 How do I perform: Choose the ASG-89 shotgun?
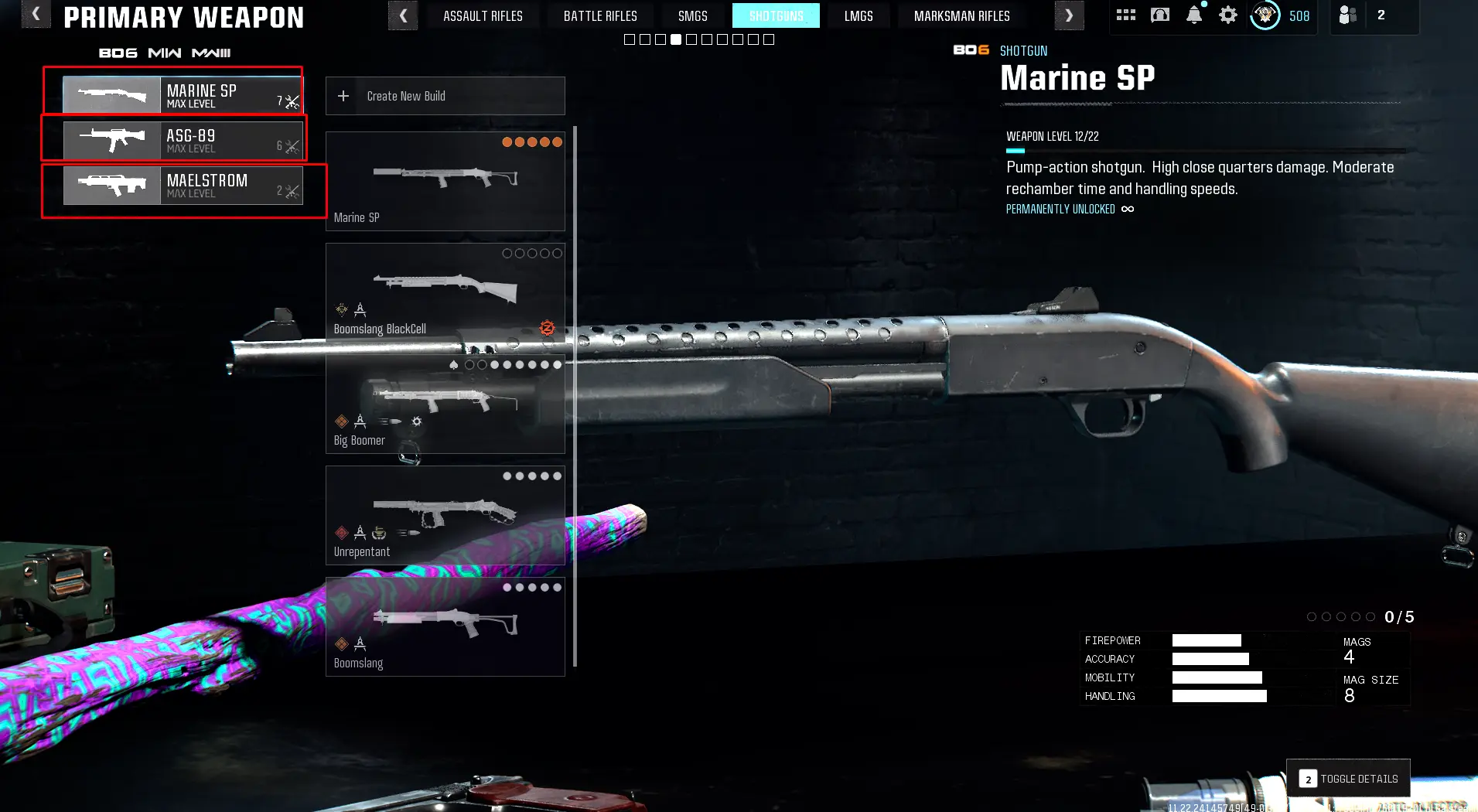183,141
